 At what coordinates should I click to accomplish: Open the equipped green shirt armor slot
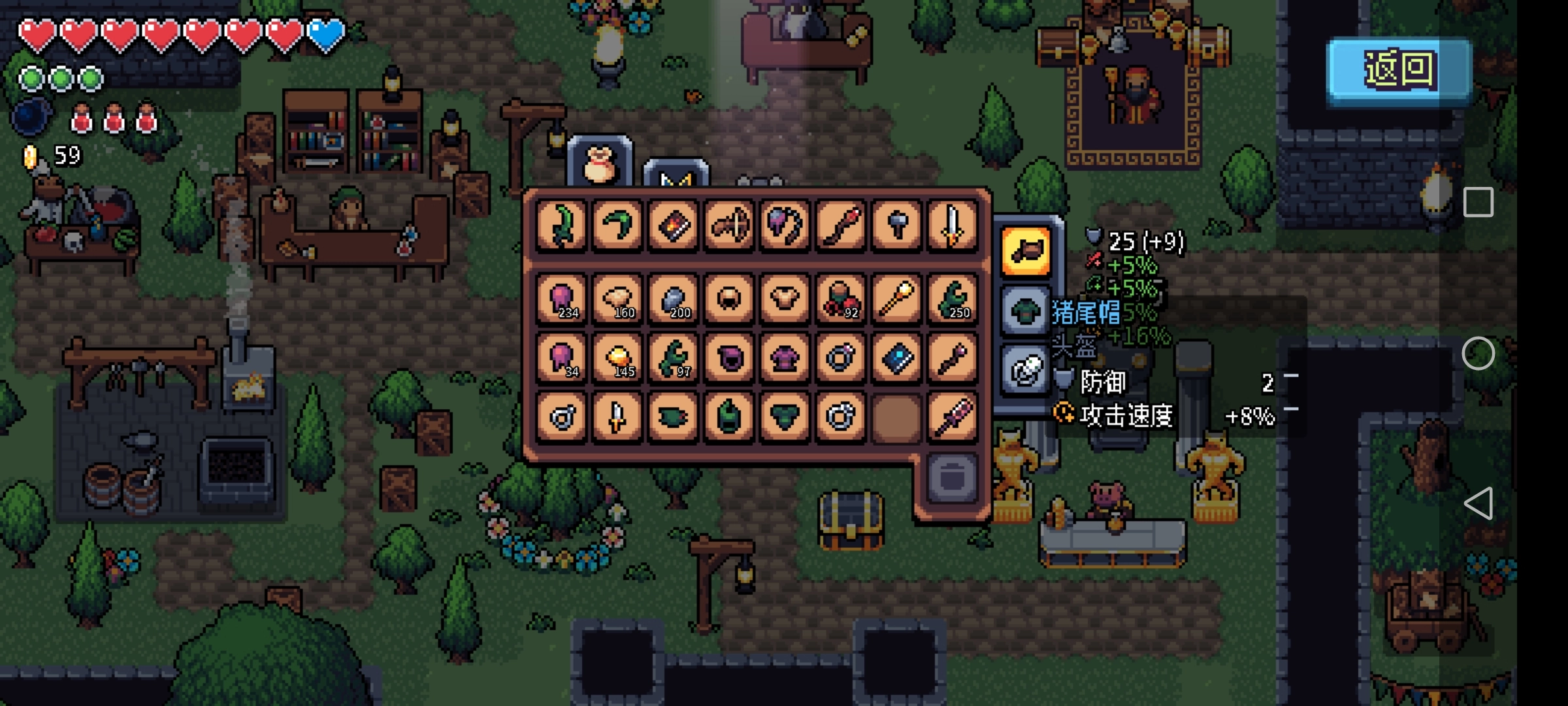click(x=1026, y=310)
